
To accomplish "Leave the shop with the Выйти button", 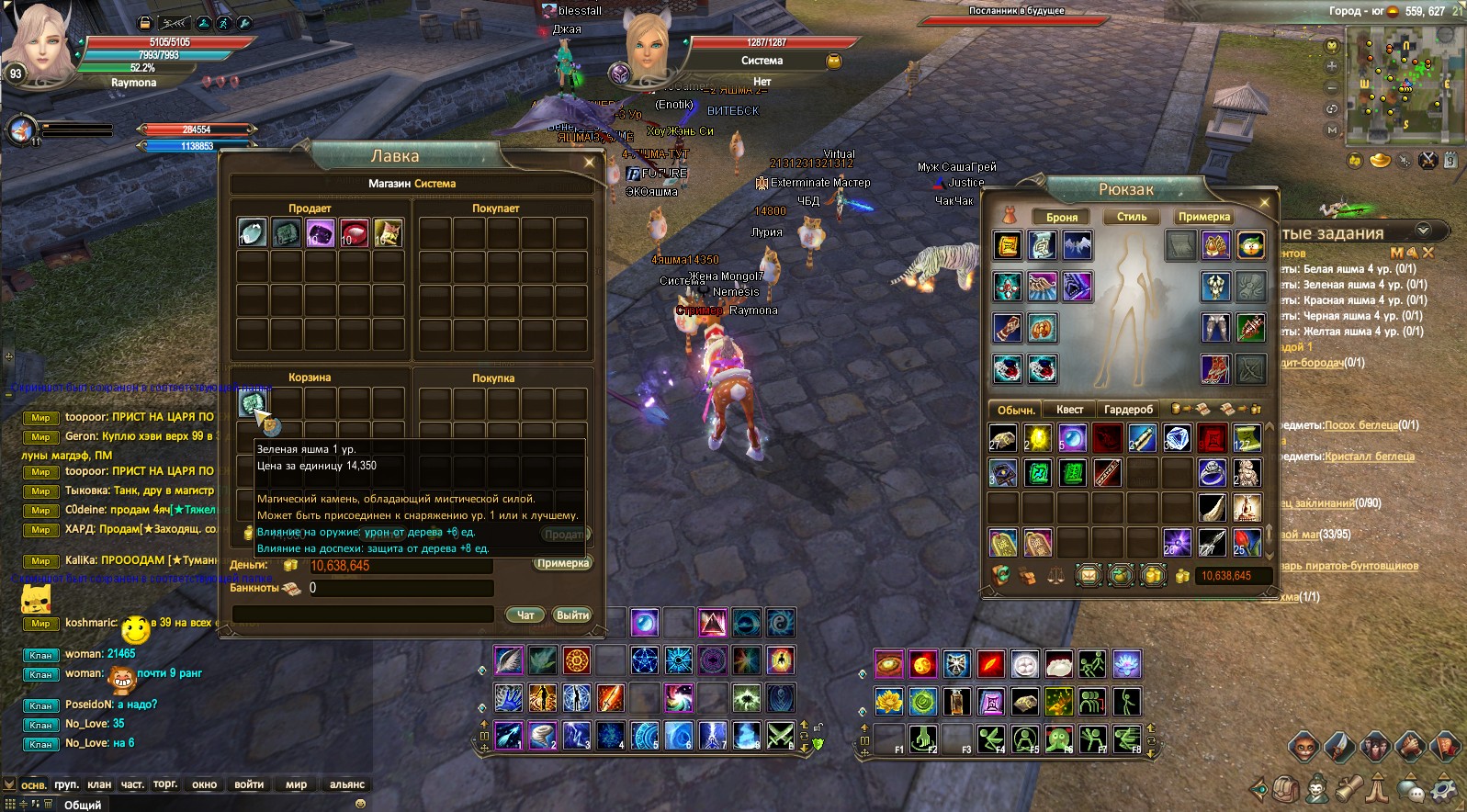I will 571,615.
